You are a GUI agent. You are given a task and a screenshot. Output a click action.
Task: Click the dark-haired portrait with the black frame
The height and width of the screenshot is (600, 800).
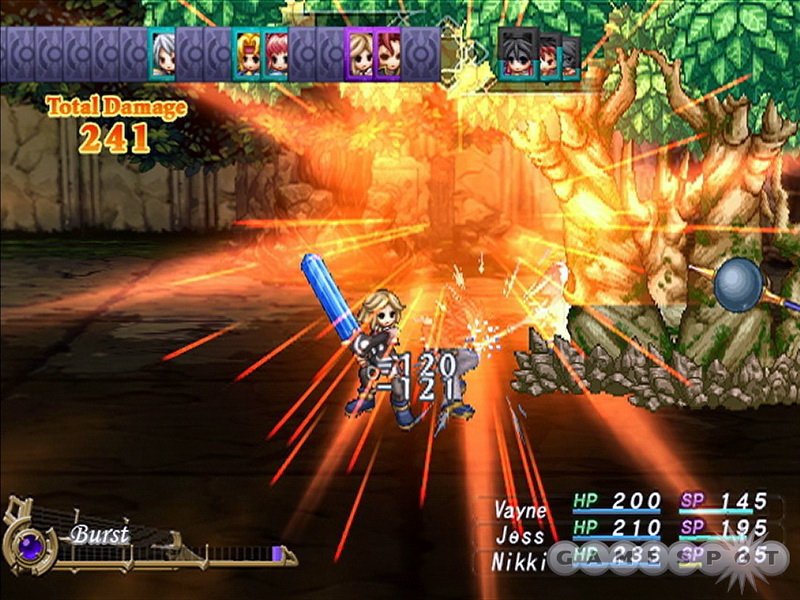tap(515, 53)
